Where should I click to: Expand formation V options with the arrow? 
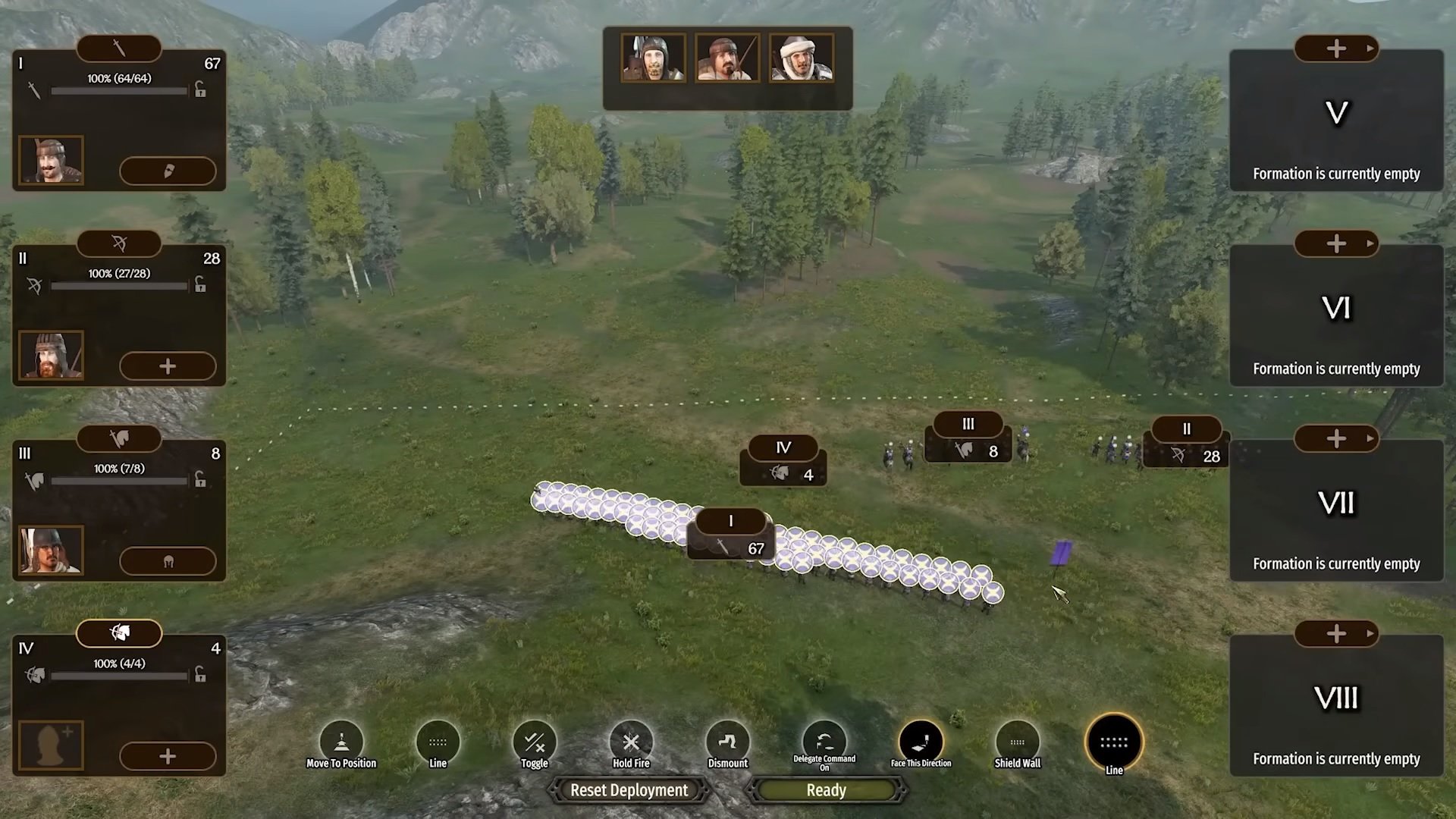click(x=1370, y=48)
